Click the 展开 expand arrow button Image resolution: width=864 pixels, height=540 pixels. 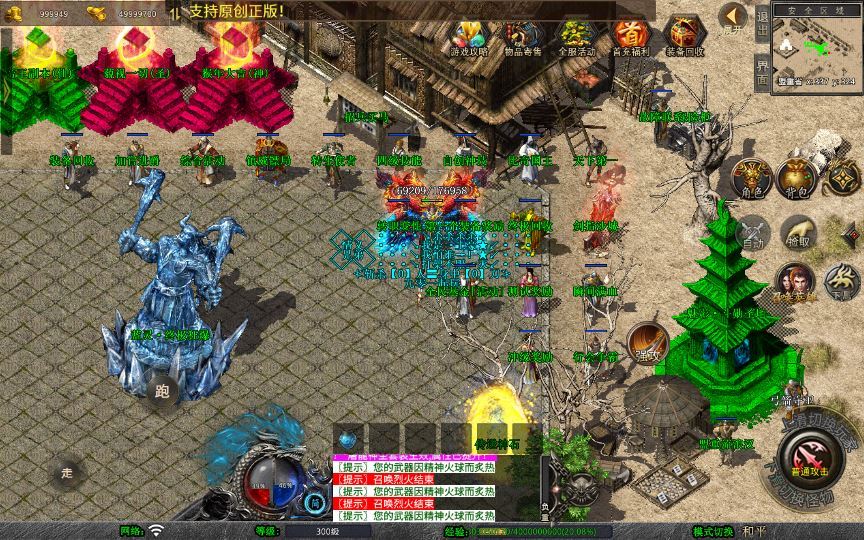733,18
